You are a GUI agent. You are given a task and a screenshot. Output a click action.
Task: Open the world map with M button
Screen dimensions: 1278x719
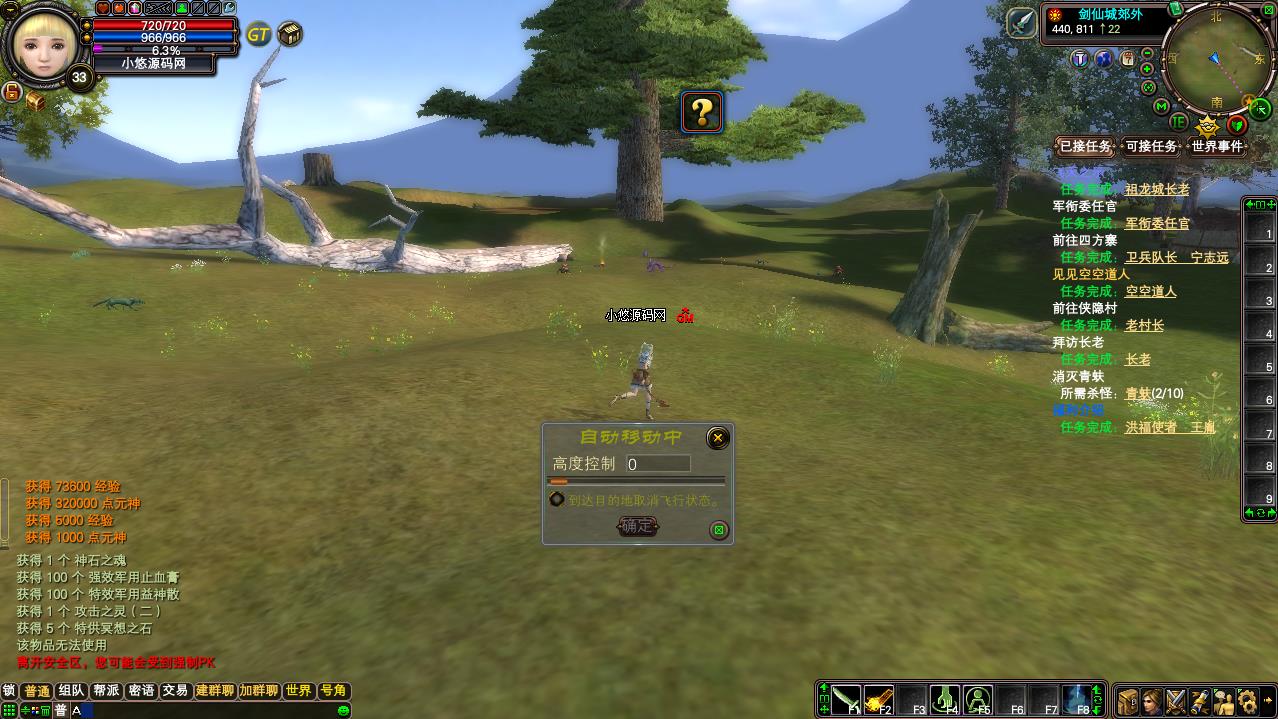[1161, 106]
